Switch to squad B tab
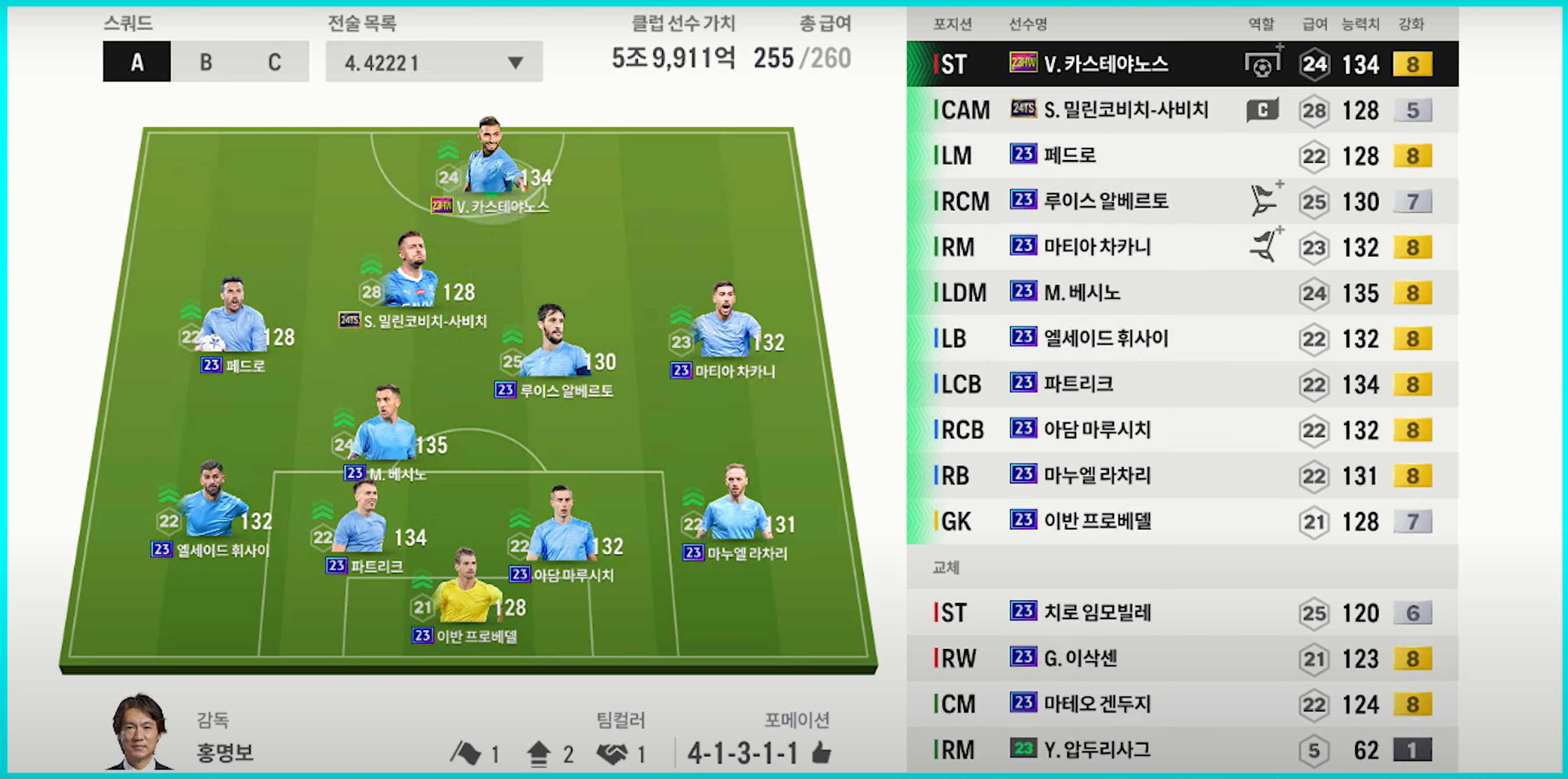The height and width of the screenshot is (779, 1568). point(206,61)
